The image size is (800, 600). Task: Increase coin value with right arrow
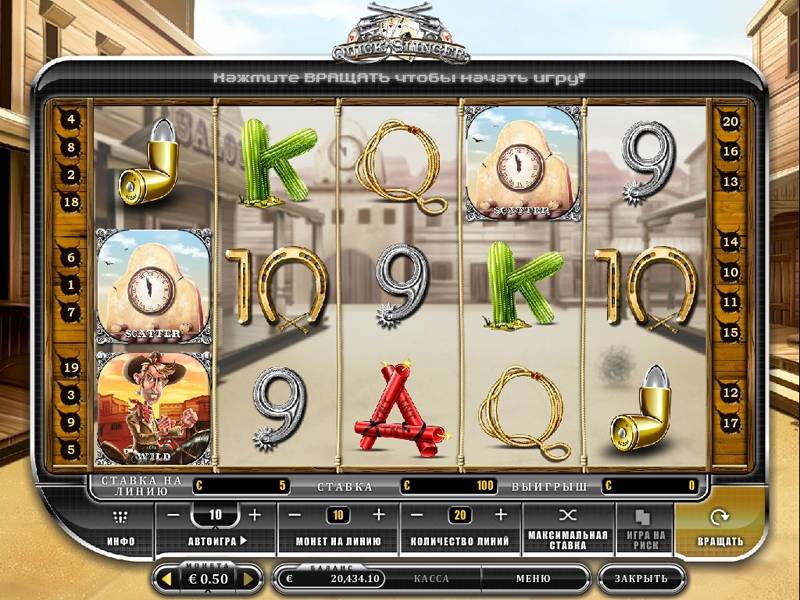[250, 578]
